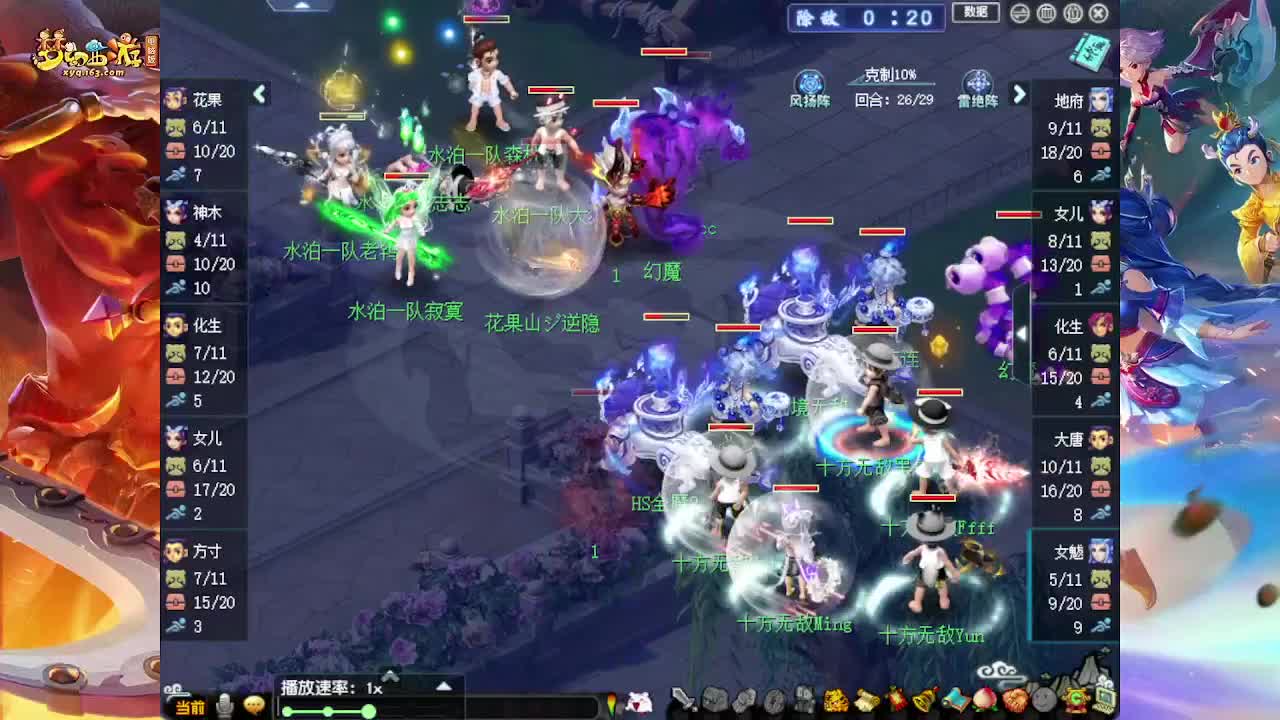The image size is (1280, 720).
Task: Expand right enemy panel using right chevron arrow
Action: coord(1020,92)
